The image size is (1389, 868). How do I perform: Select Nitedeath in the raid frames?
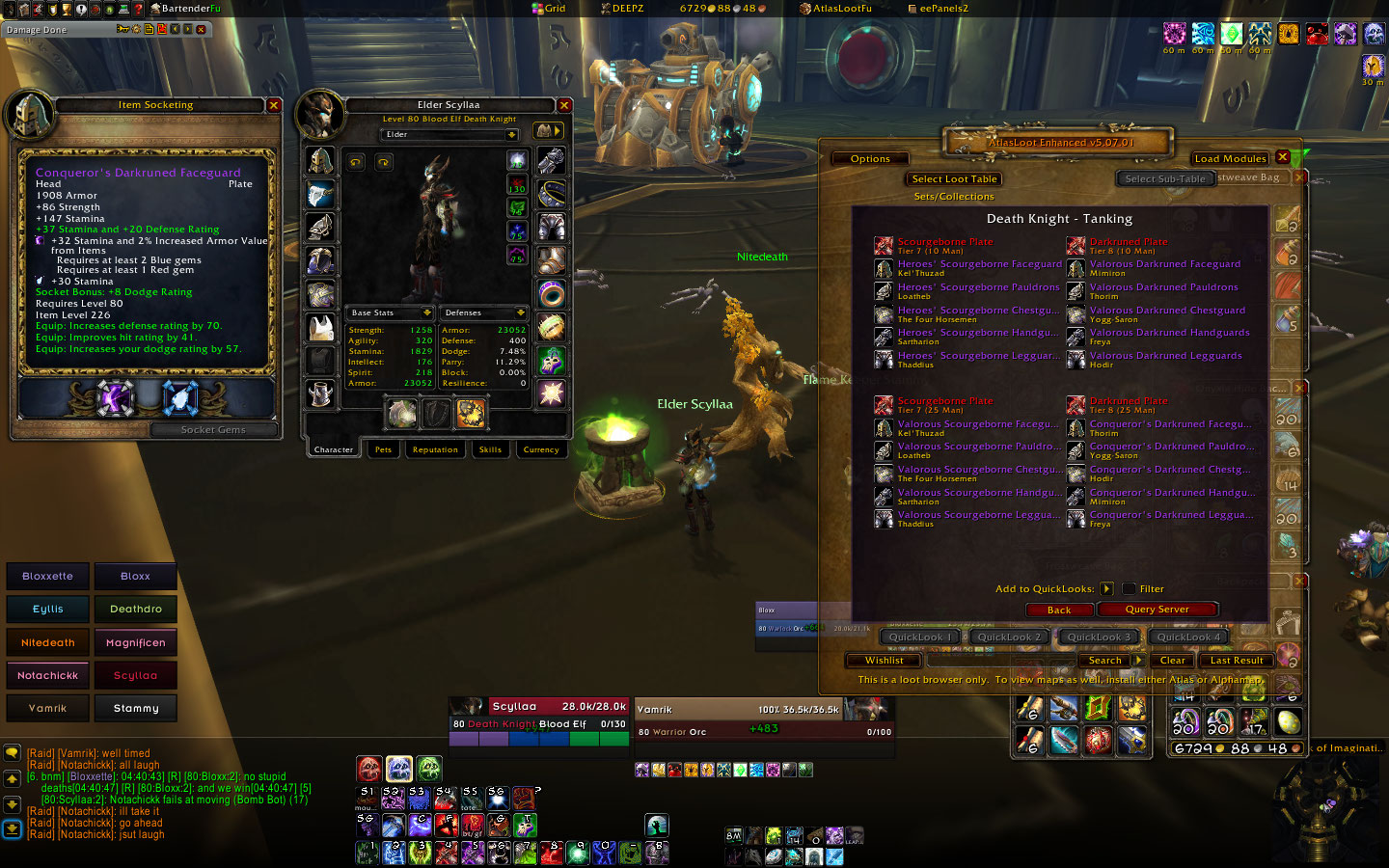[48, 642]
